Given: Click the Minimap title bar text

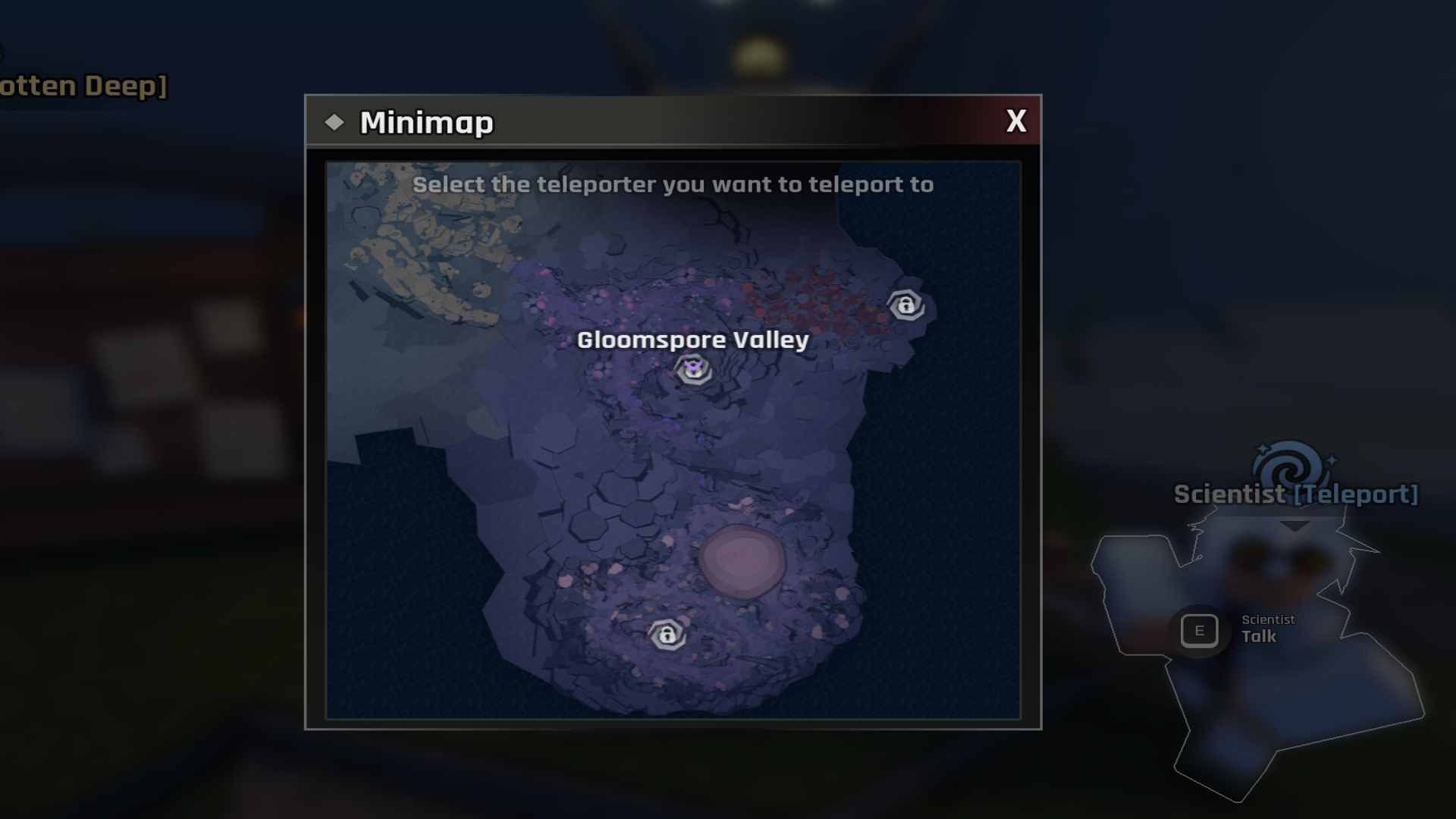Looking at the screenshot, I should click(x=427, y=121).
